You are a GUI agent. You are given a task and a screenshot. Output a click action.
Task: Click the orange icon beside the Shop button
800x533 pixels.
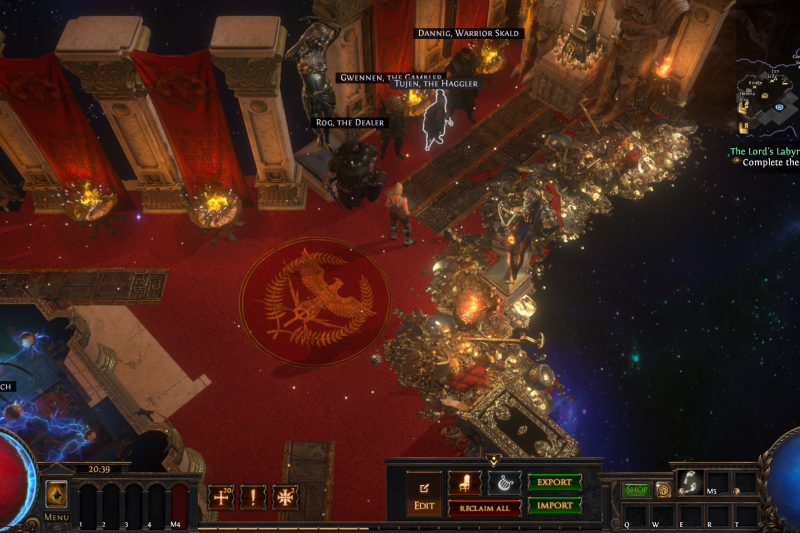pos(663,490)
